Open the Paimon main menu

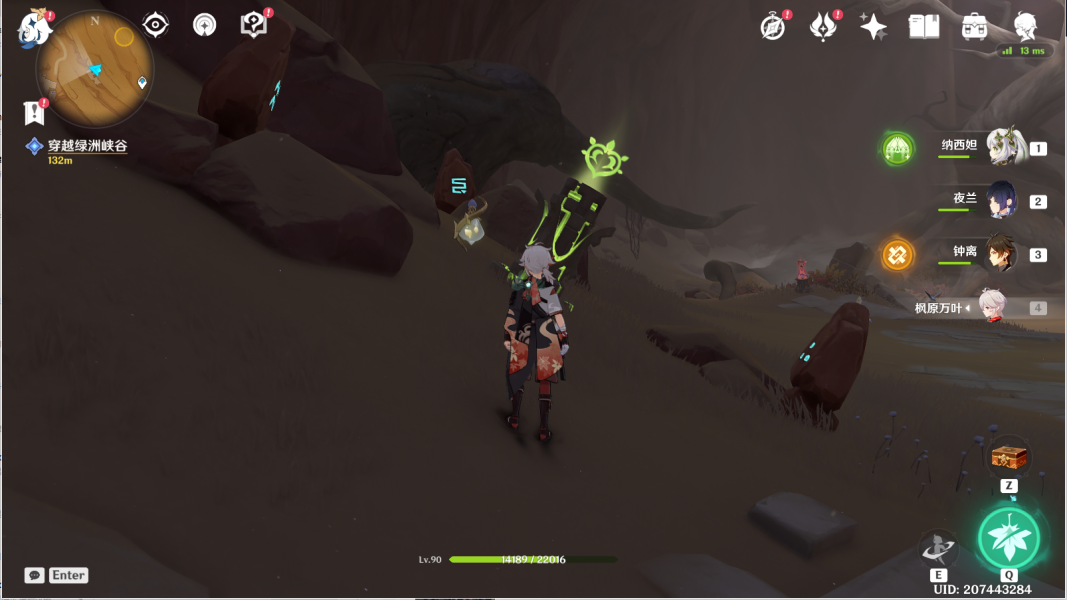[x=35, y=28]
